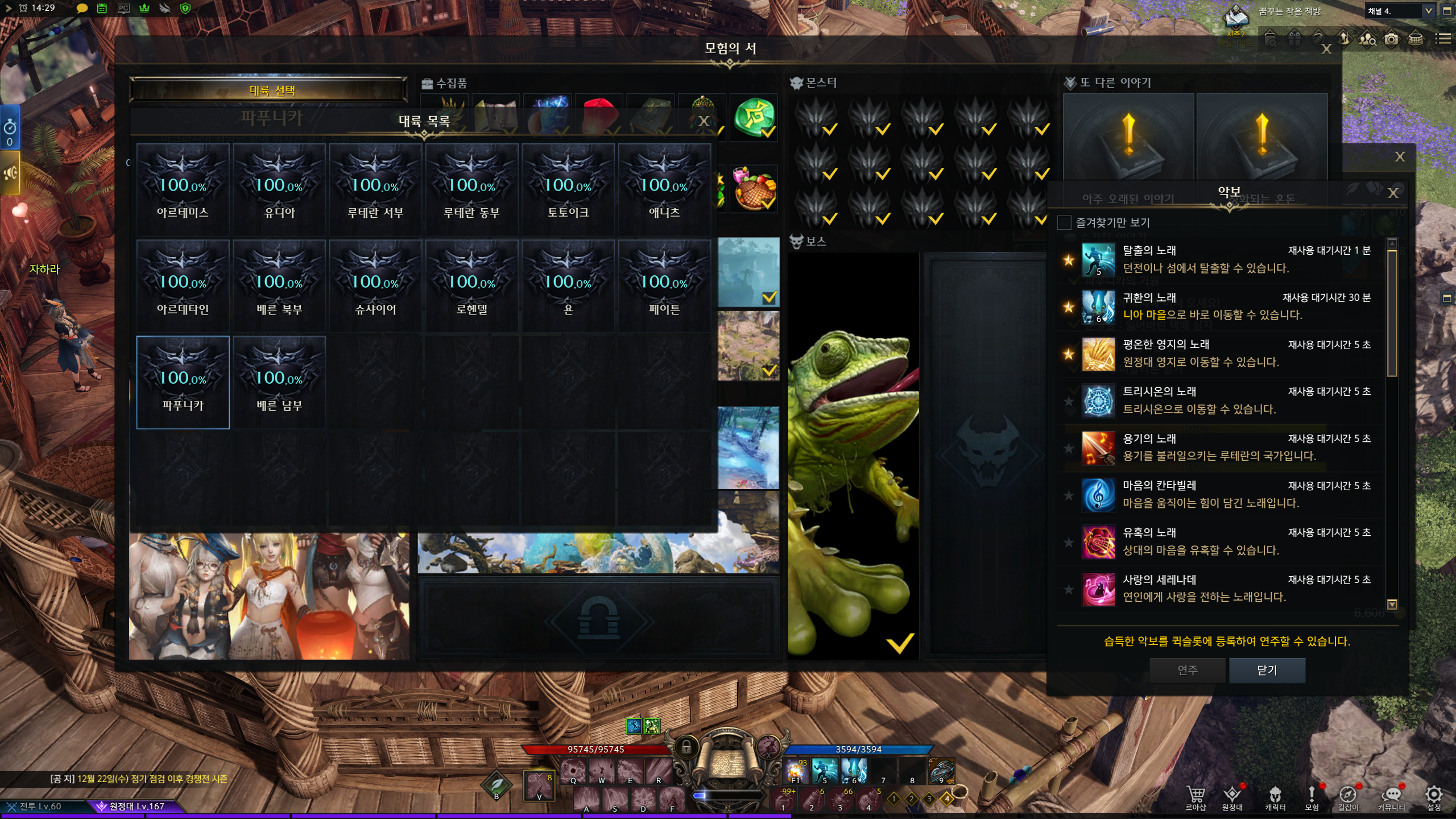Open the 채널 4 channel dropdown

pyautogui.click(x=1428, y=11)
